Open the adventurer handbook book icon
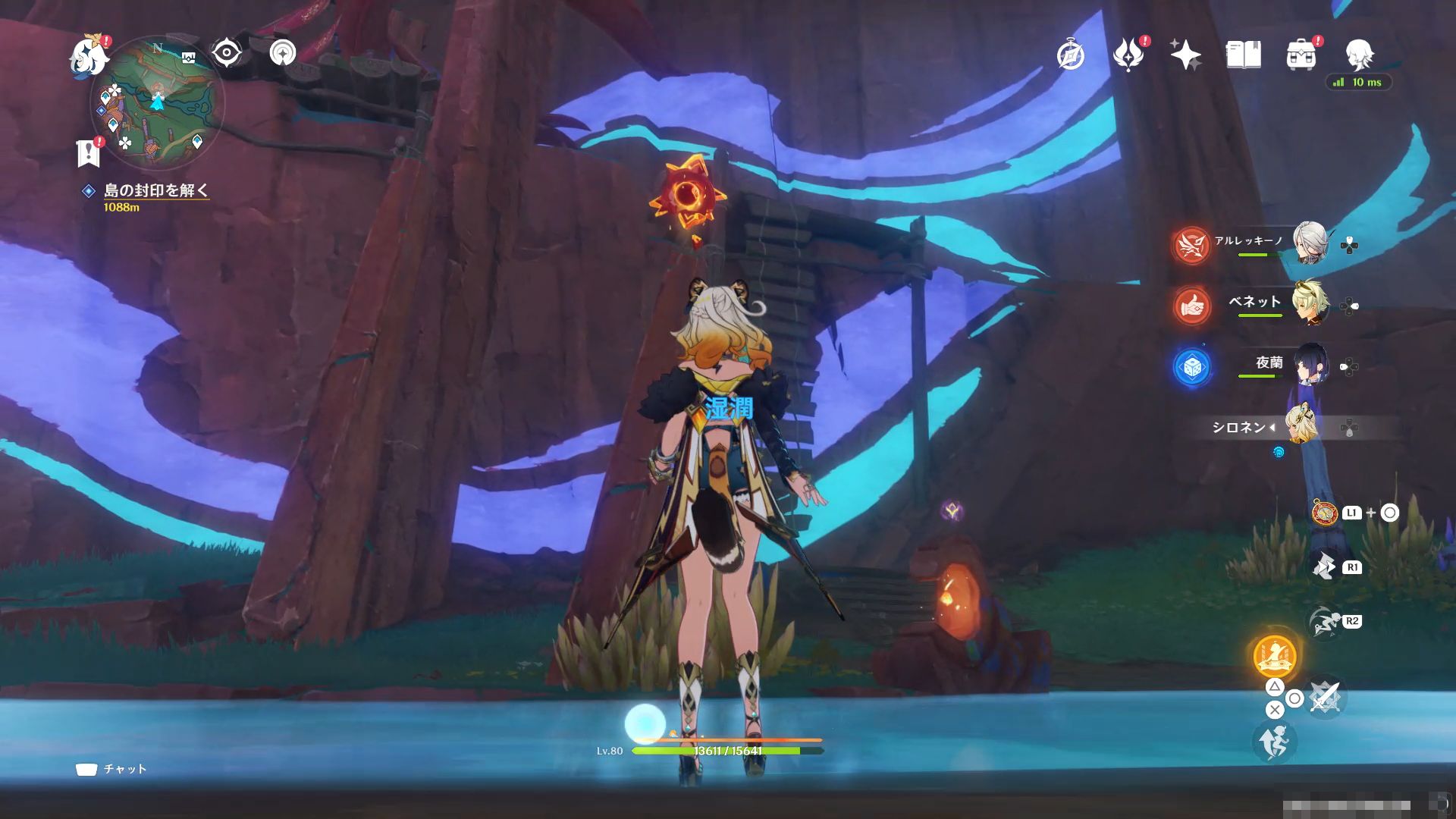 coord(1243,55)
